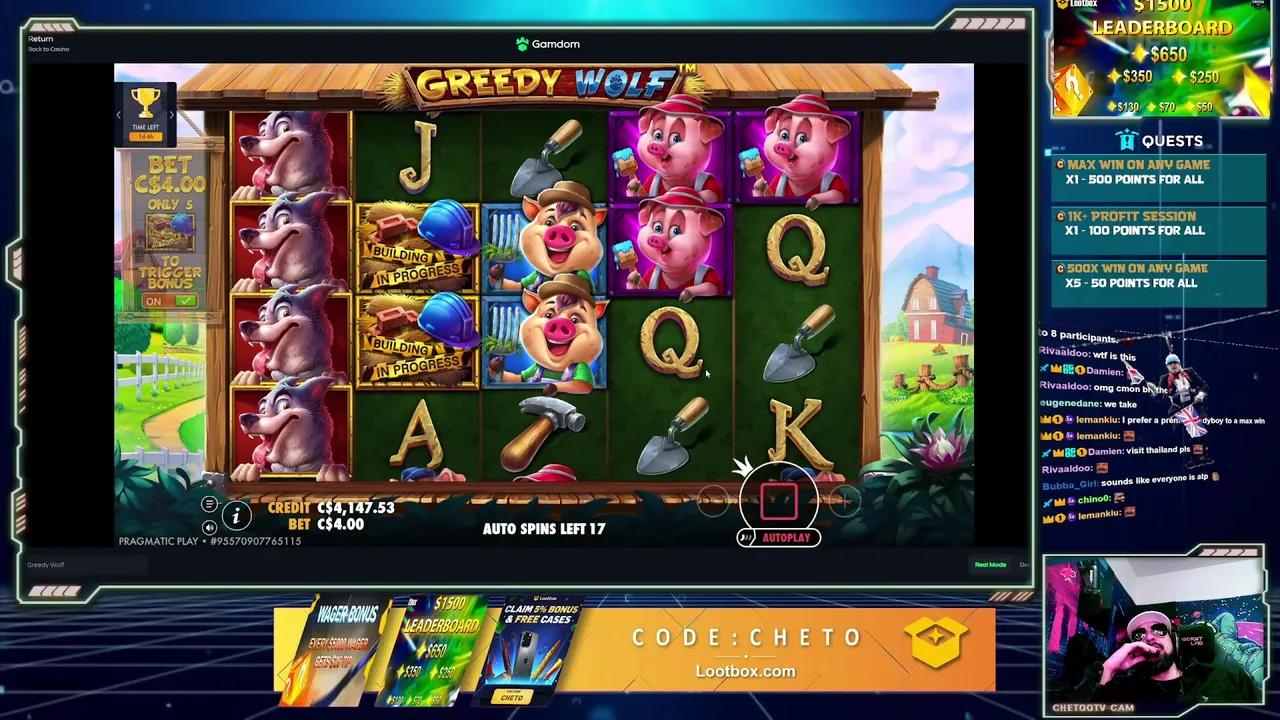Open the game menu via the hamburger icon
Viewport: 1280px width, 720px height.
[209, 505]
